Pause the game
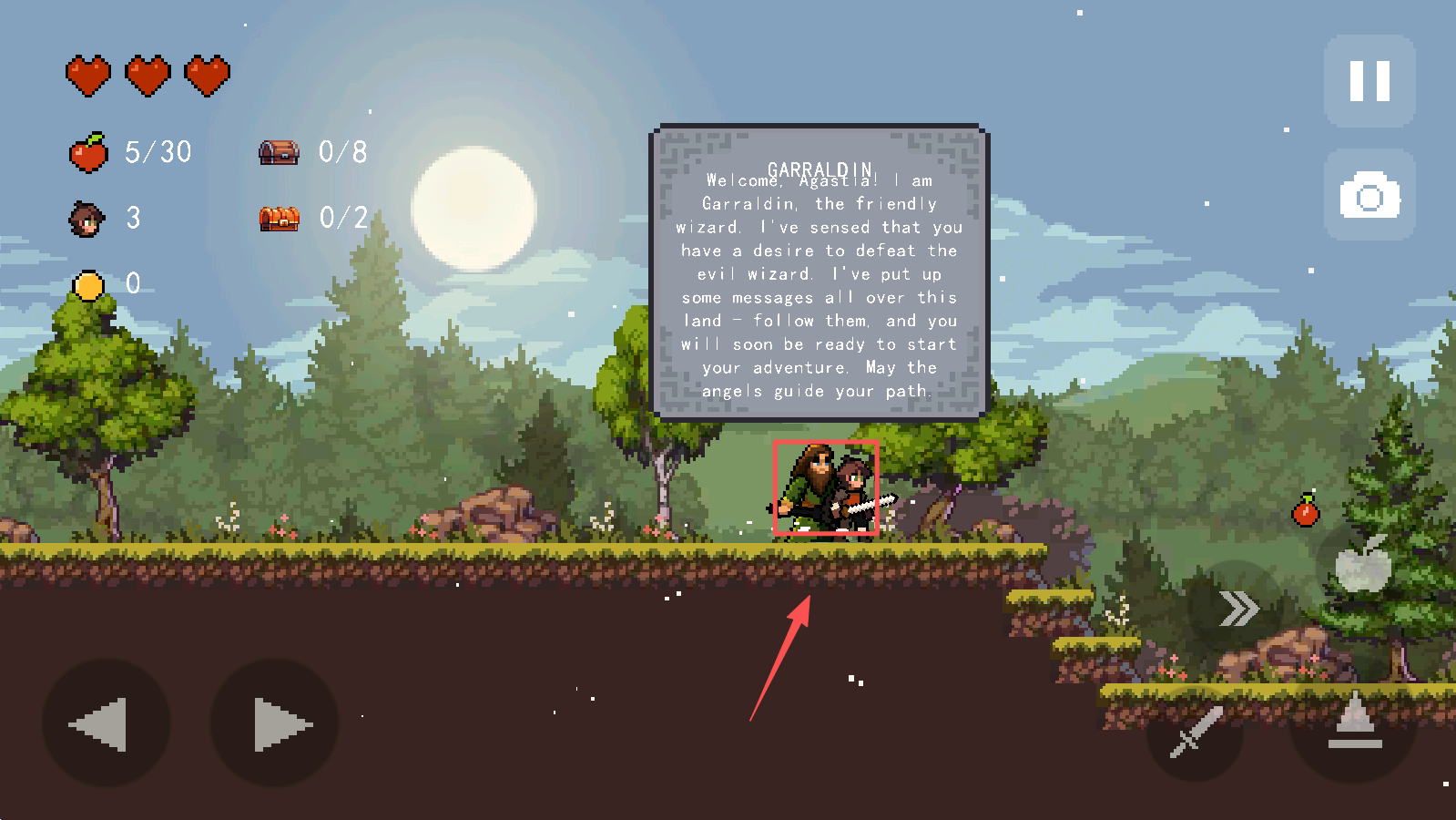The height and width of the screenshot is (820, 1456). point(1369,81)
